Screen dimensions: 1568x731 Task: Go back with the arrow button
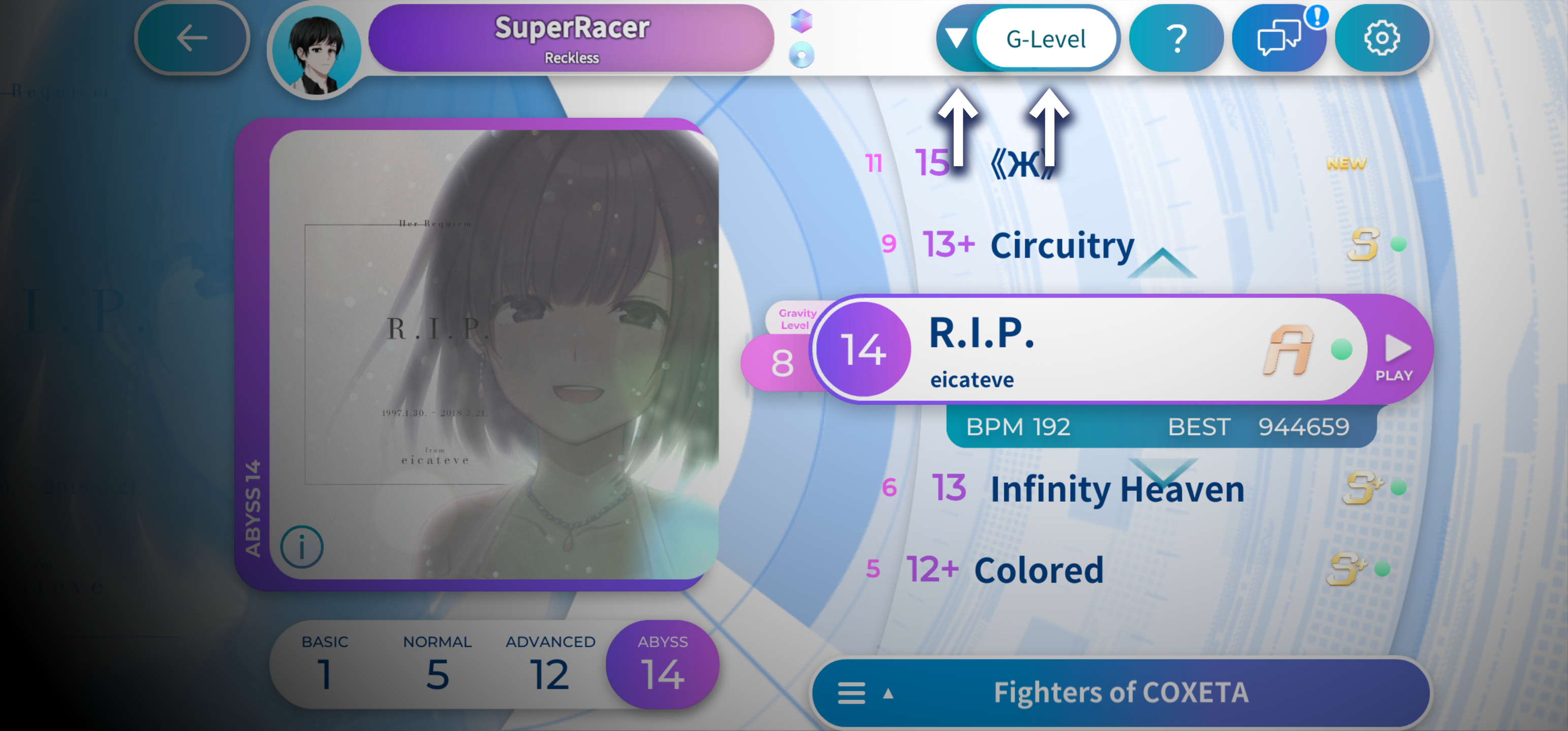tap(192, 39)
